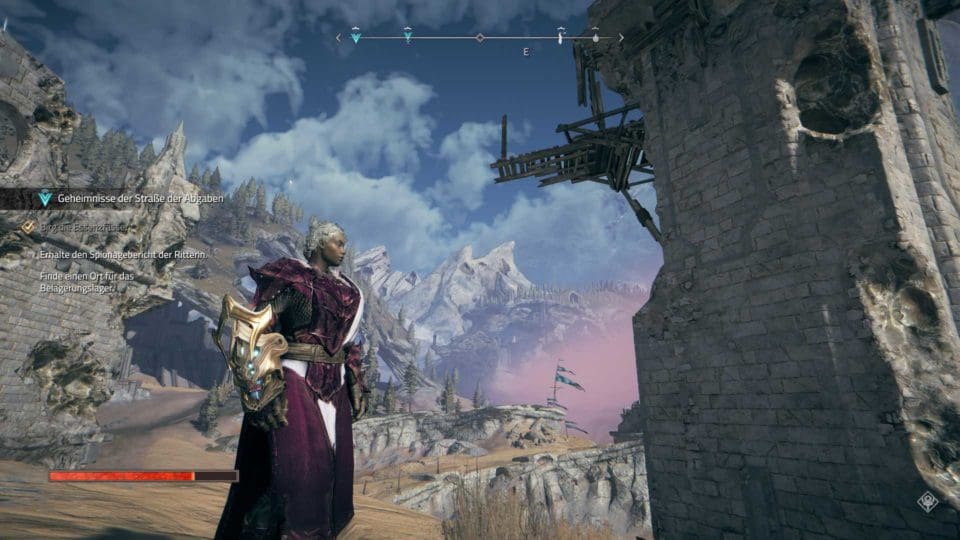Select the objective "Erhalte den Spionagebericht der Ritterin"
This screenshot has width=960, height=540.
(x=122, y=254)
